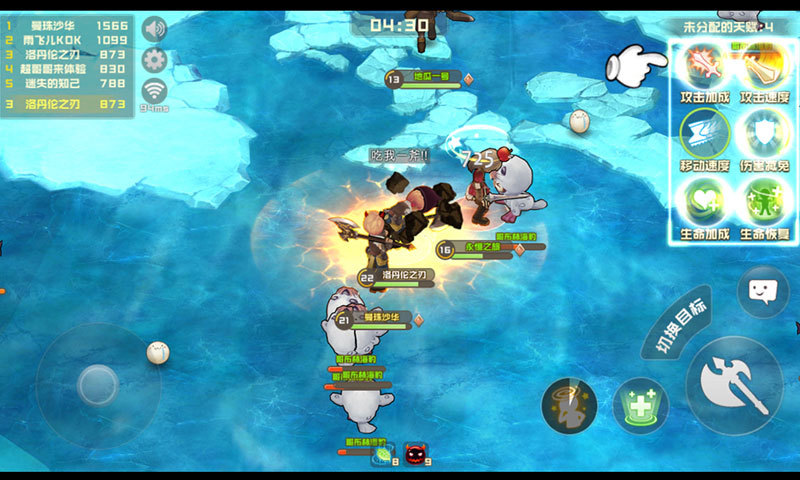Select the 生命加成 health bonus talent
The image size is (800, 480).
[704, 202]
